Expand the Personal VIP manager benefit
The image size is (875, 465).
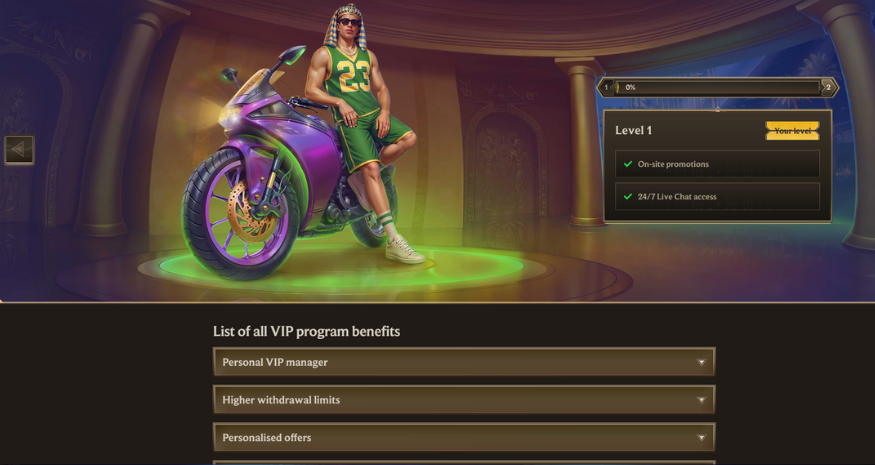coord(464,362)
